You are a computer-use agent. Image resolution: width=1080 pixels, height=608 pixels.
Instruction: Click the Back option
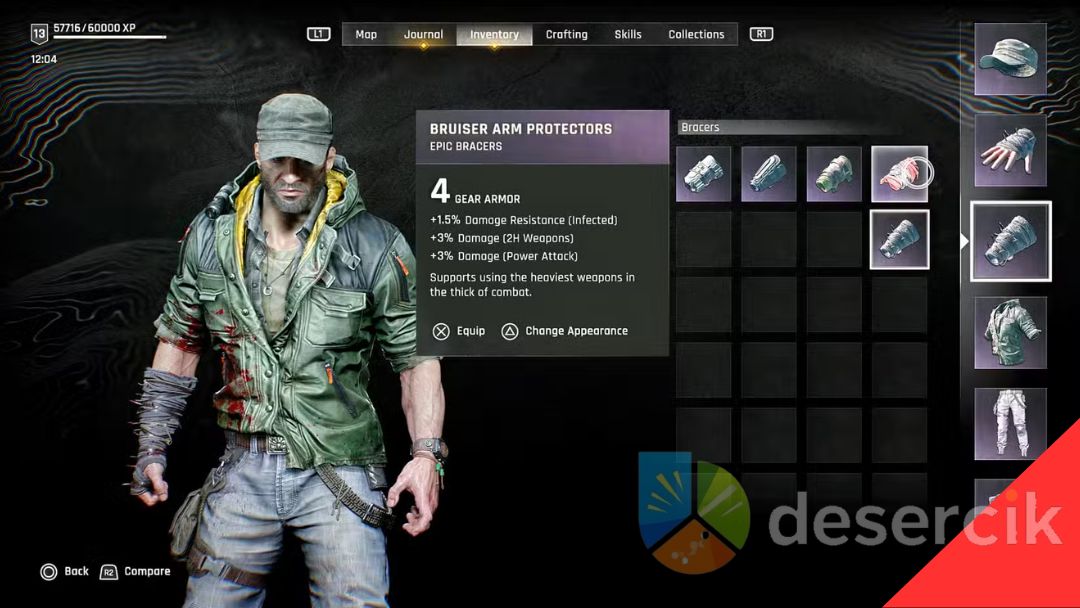pos(65,572)
